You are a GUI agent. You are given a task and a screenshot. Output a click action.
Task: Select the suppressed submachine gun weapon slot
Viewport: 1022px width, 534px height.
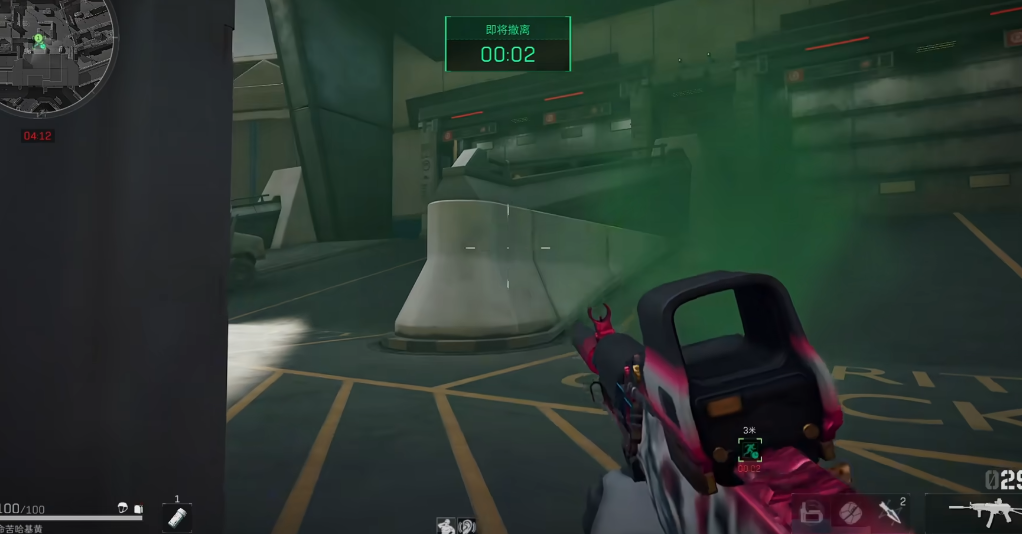point(981,511)
